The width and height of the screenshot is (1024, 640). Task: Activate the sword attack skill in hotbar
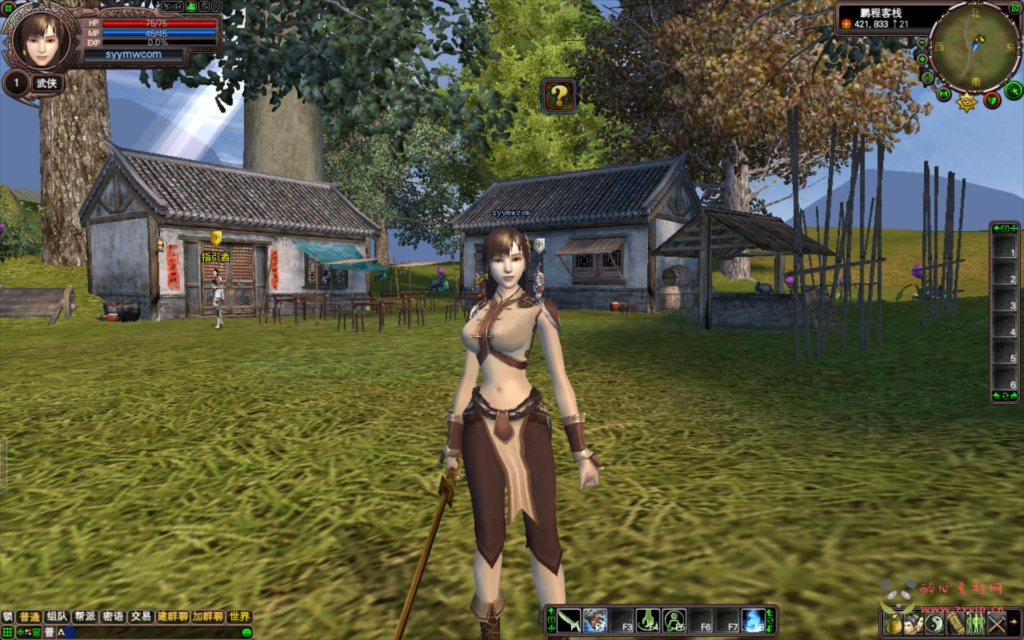tap(569, 620)
